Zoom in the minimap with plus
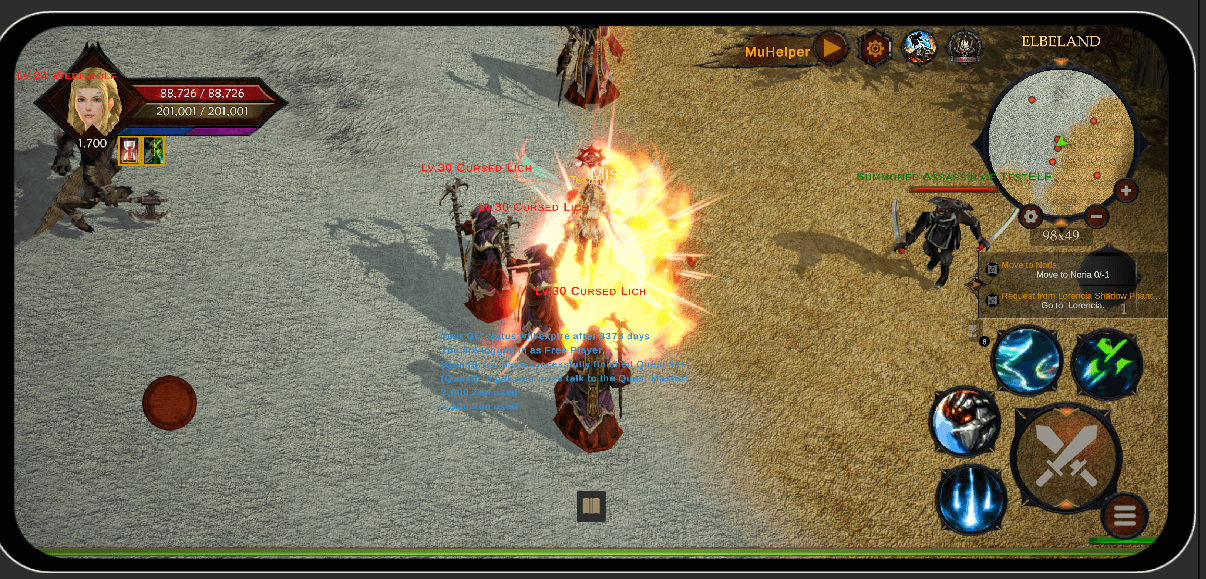The width and height of the screenshot is (1206, 579). tap(1126, 190)
